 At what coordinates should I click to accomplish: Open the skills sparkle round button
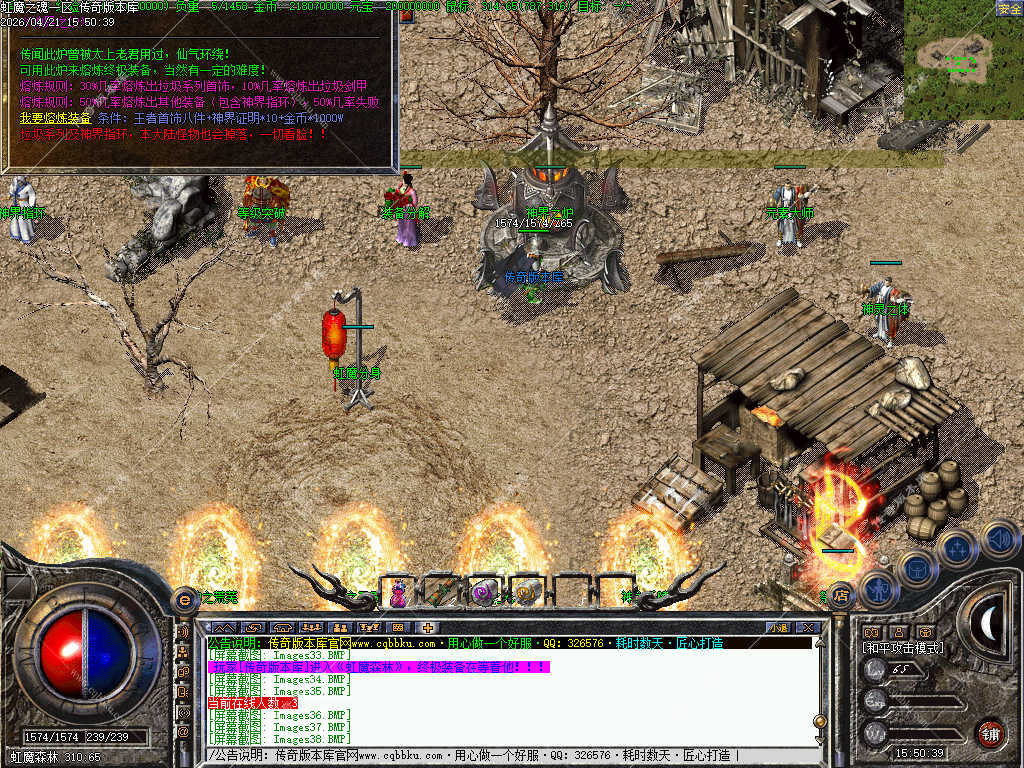[957, 548]
